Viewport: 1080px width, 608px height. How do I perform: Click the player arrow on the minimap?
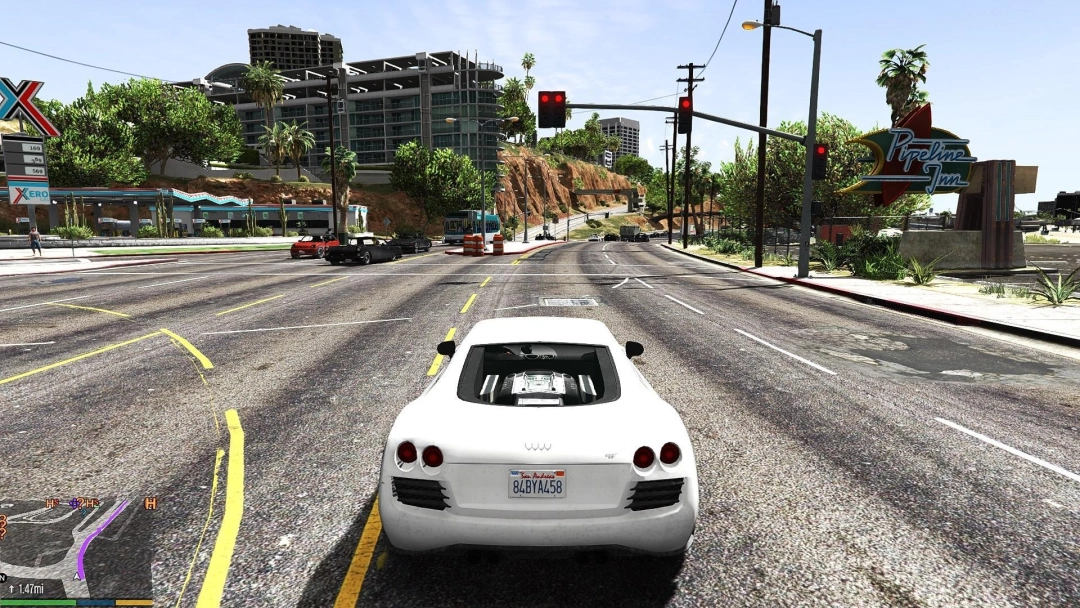tap(78, 576)
